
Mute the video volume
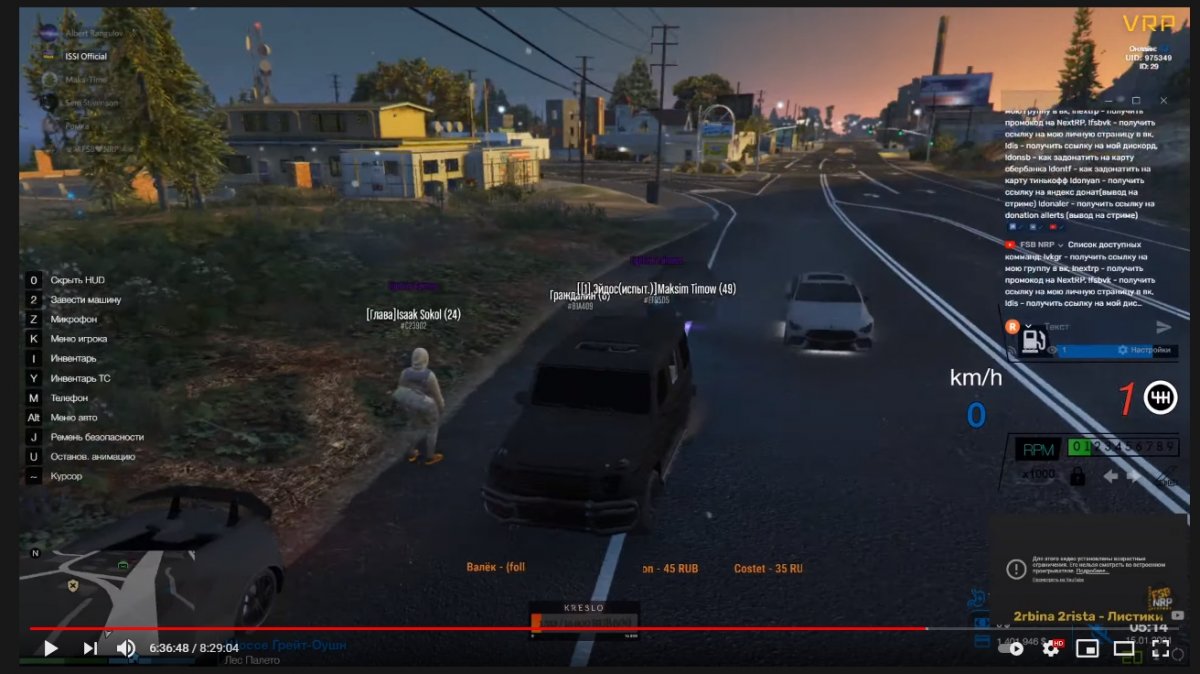tap(126, 648)
